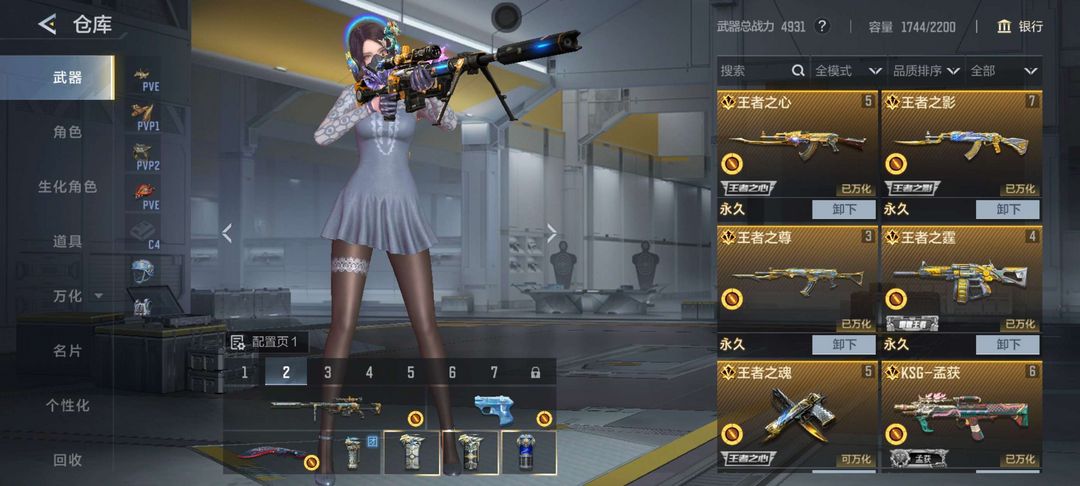Show the 武器总战力 help question mark
1080x486 pixels.
[822, 26]
